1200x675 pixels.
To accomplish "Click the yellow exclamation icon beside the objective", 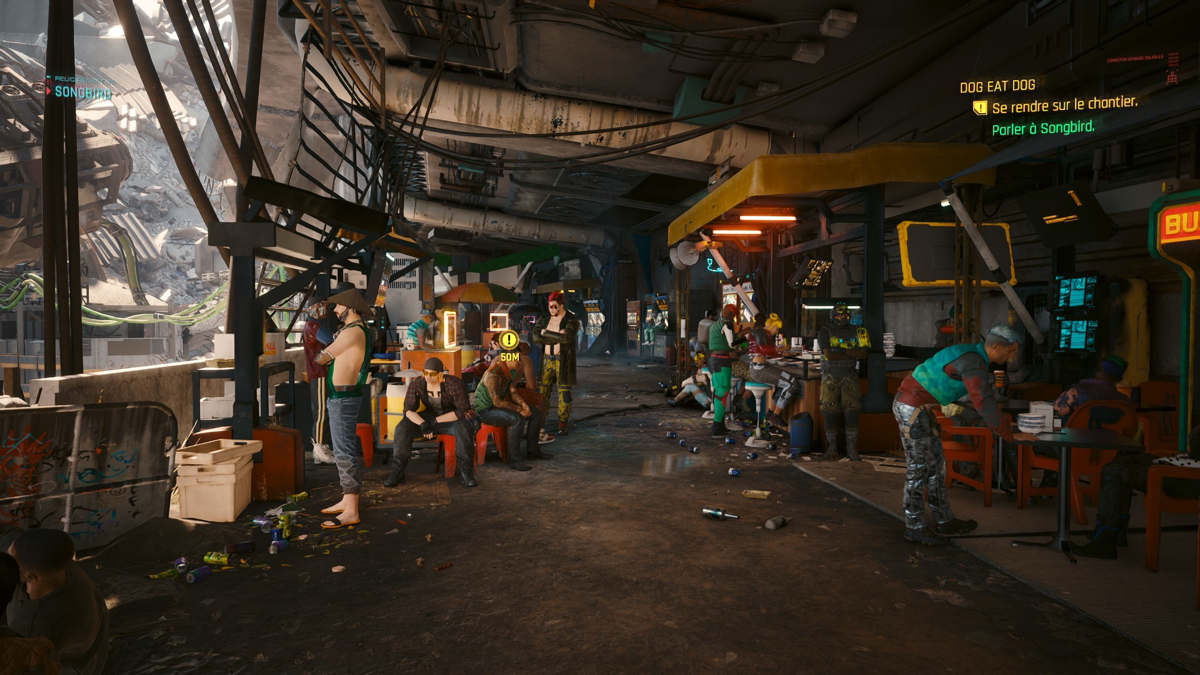I will pos(980,107).
